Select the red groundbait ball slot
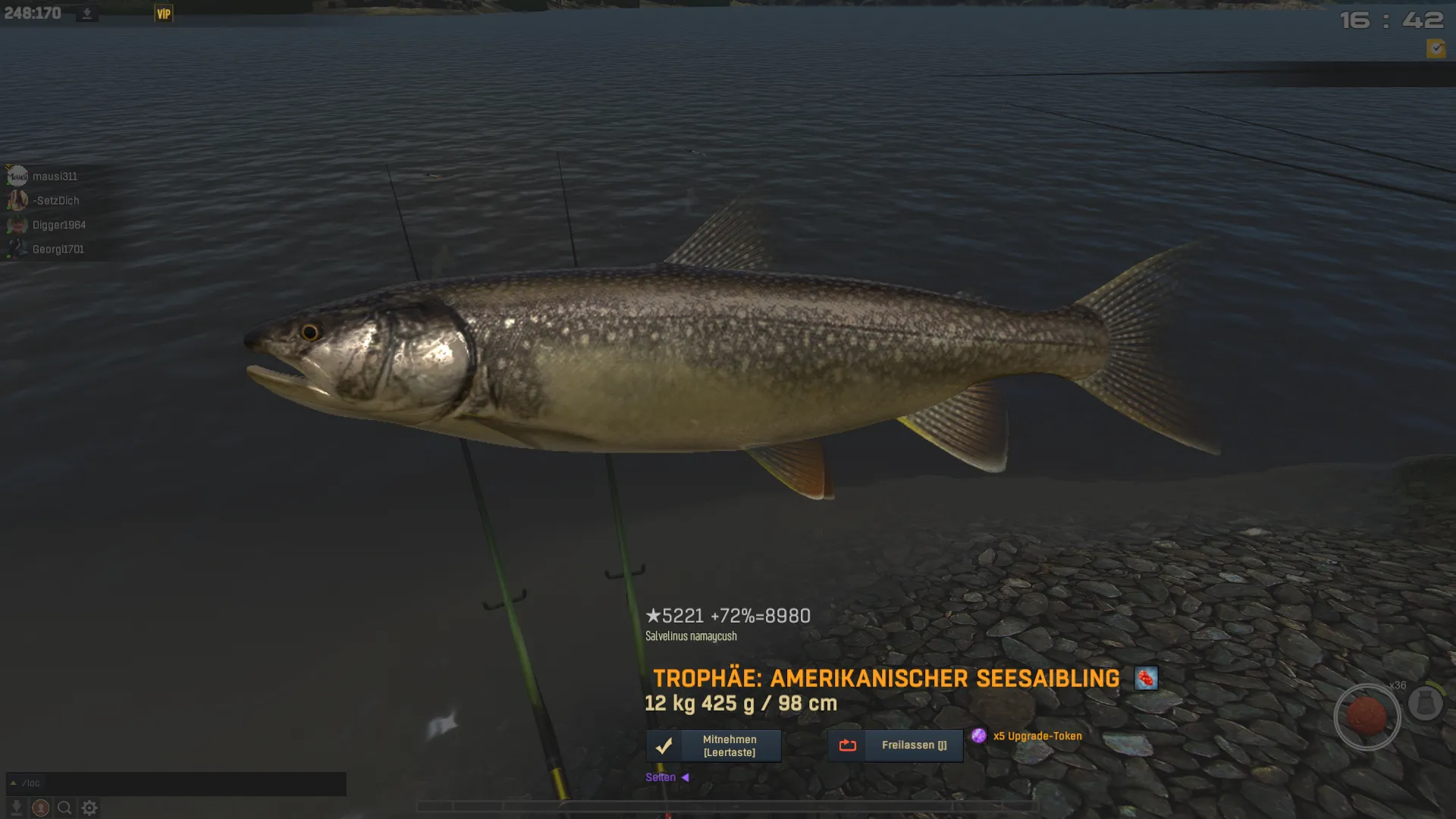Image resolution: width=1456 pixels, height=819 pixels. tap(1367, 717)
